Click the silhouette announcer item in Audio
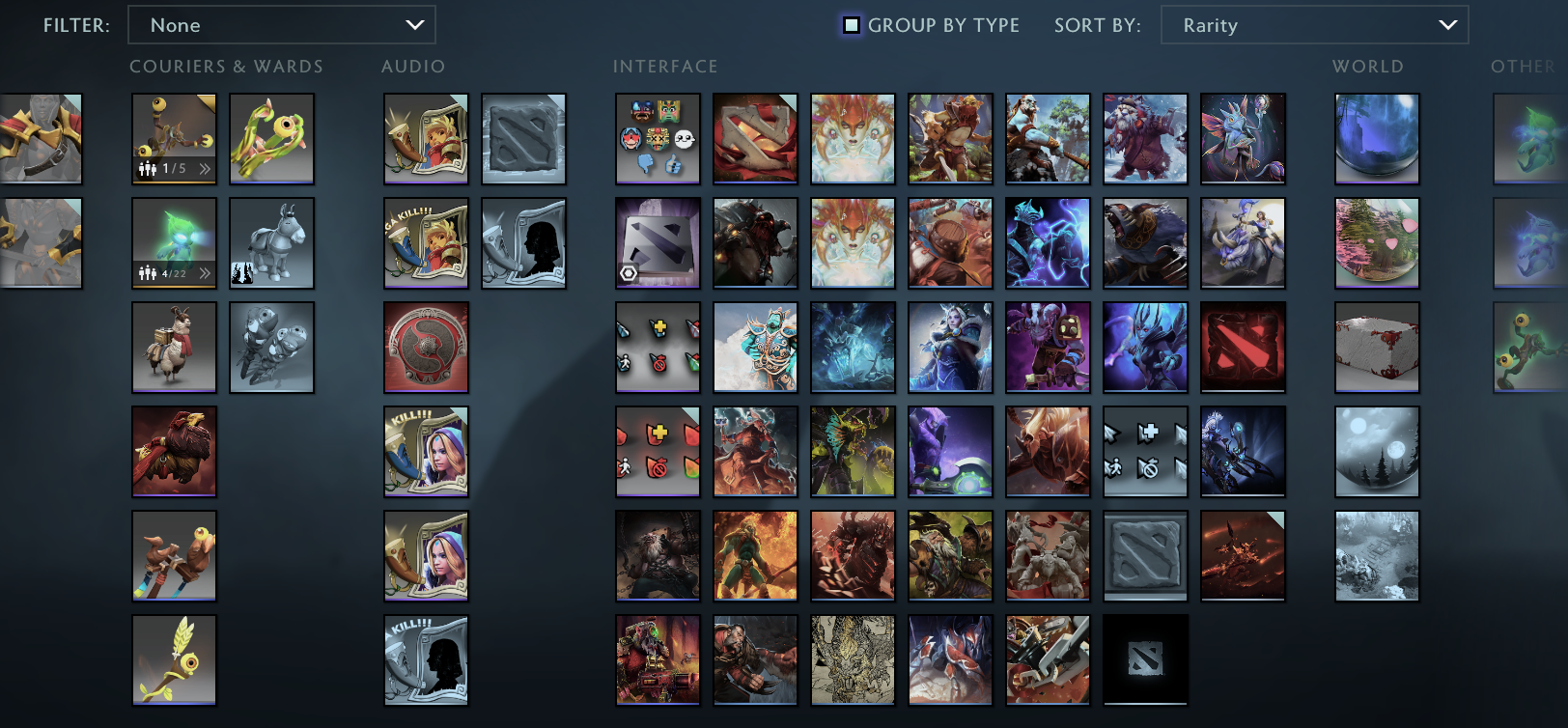Viewport: 1568px width, 728px height. [524, 243]
